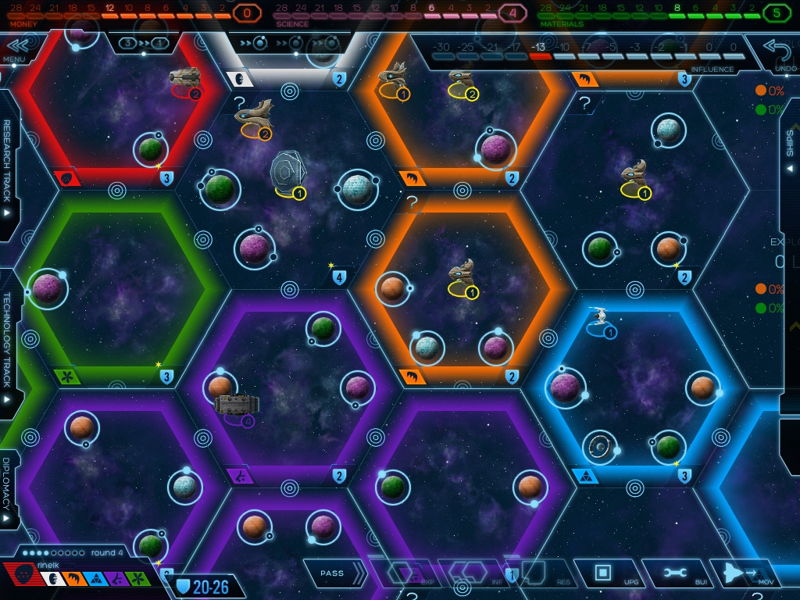Select the red player faction icon

[22, 577]
